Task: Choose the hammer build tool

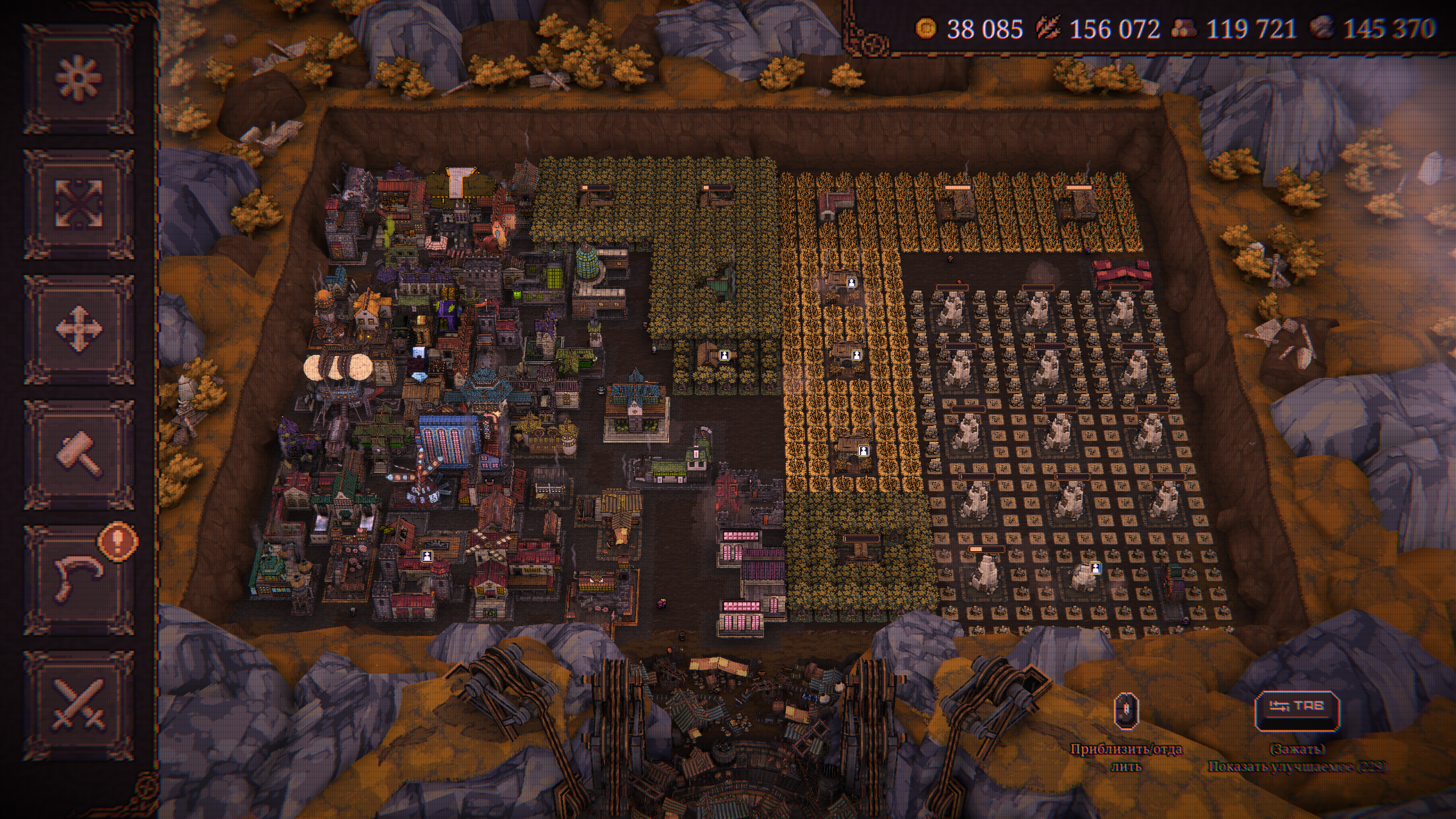Action: pyautogui.click(x=78, y=454)
